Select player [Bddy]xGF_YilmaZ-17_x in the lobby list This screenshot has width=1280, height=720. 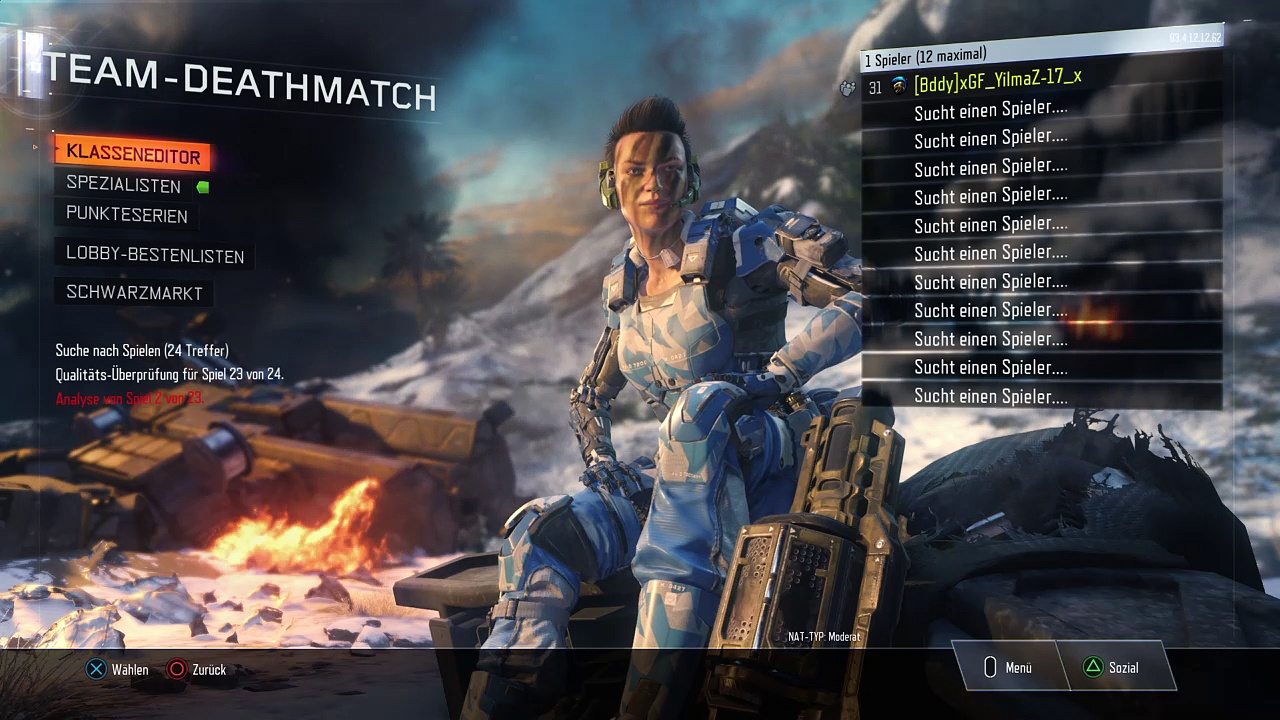(x=997, y=80)
